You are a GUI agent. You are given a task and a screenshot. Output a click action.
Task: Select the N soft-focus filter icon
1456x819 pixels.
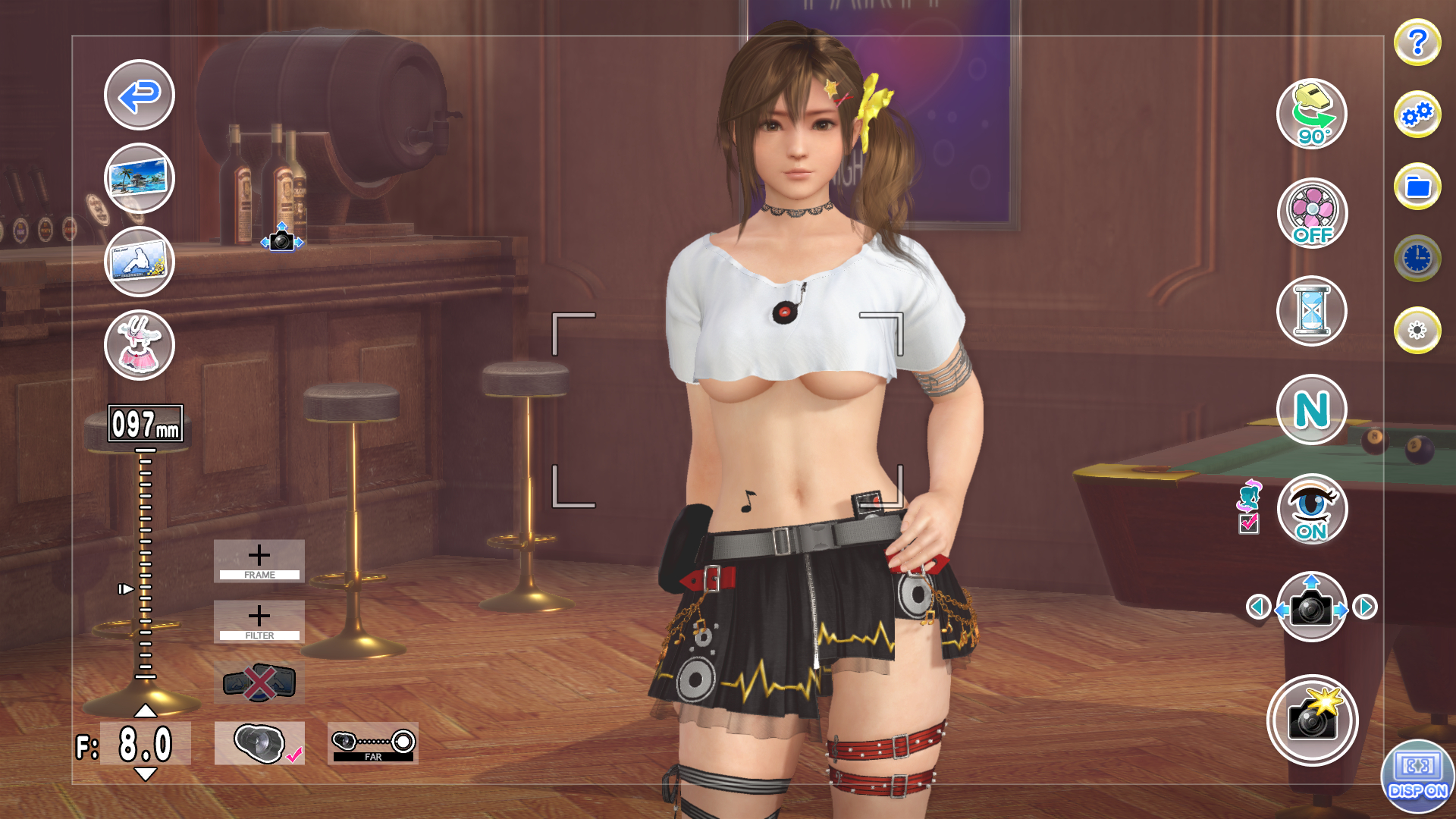(1312, 409)
